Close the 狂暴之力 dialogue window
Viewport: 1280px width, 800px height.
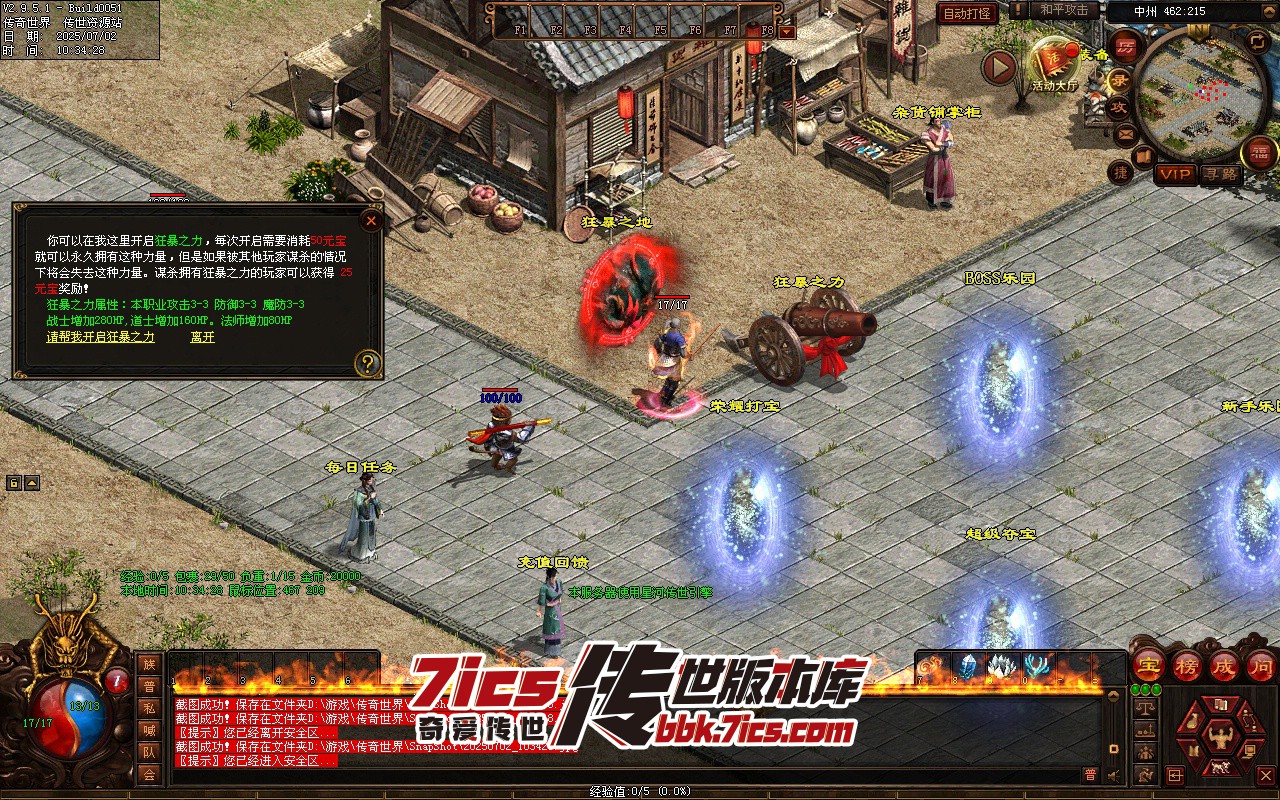pos(371,220)
